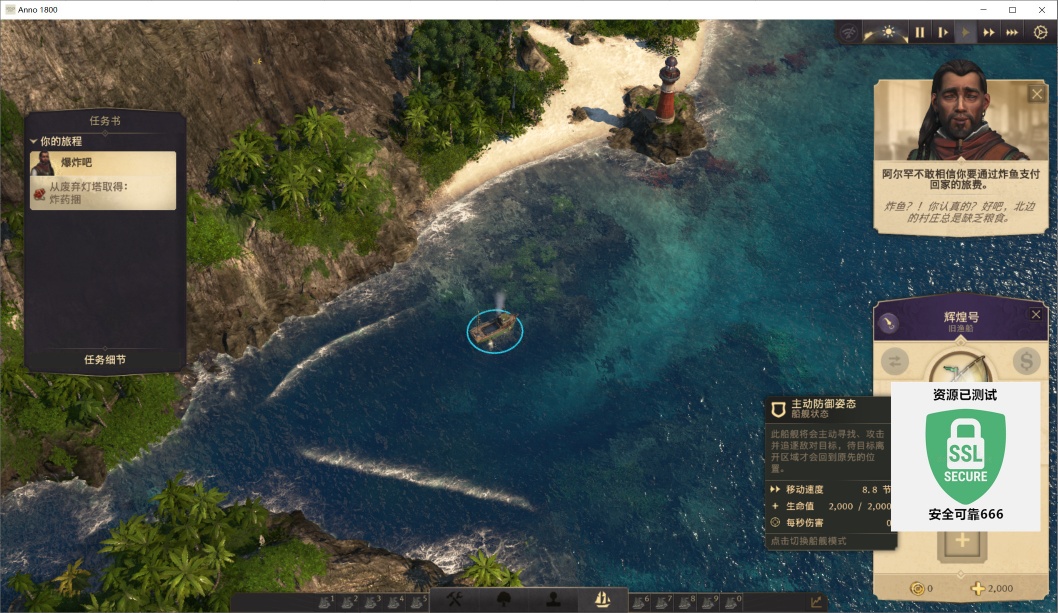Click the ship's dollar sign button
Screen dimensions: 1058x613
point(1026,361)
